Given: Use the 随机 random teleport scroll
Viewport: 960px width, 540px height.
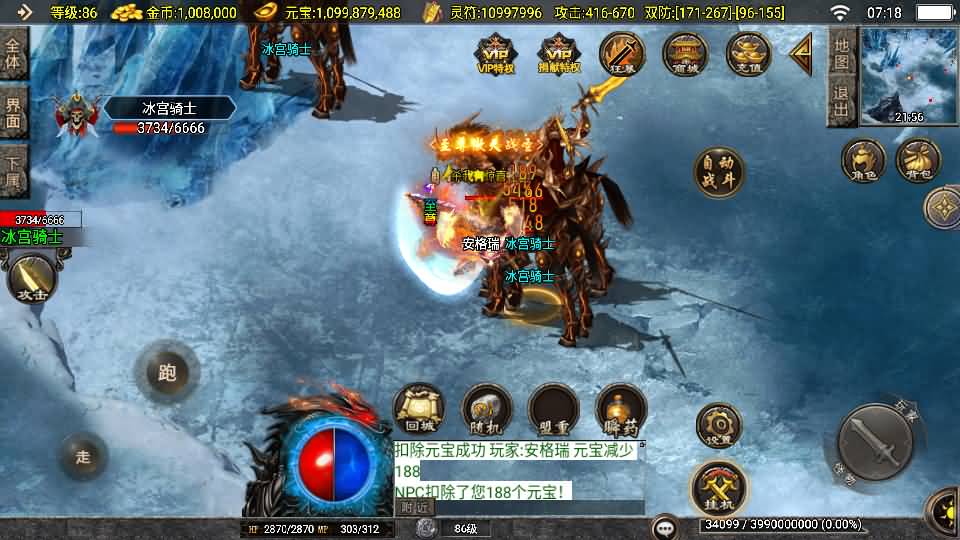Looking at the screenshot, I should click(x=486, y=410).
